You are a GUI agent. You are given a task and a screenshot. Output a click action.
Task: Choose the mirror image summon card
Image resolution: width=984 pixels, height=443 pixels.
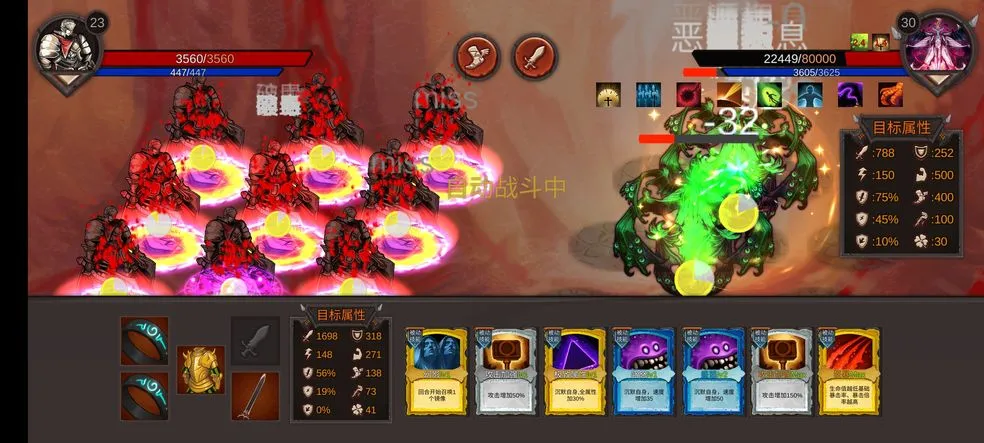pos(436,372)
